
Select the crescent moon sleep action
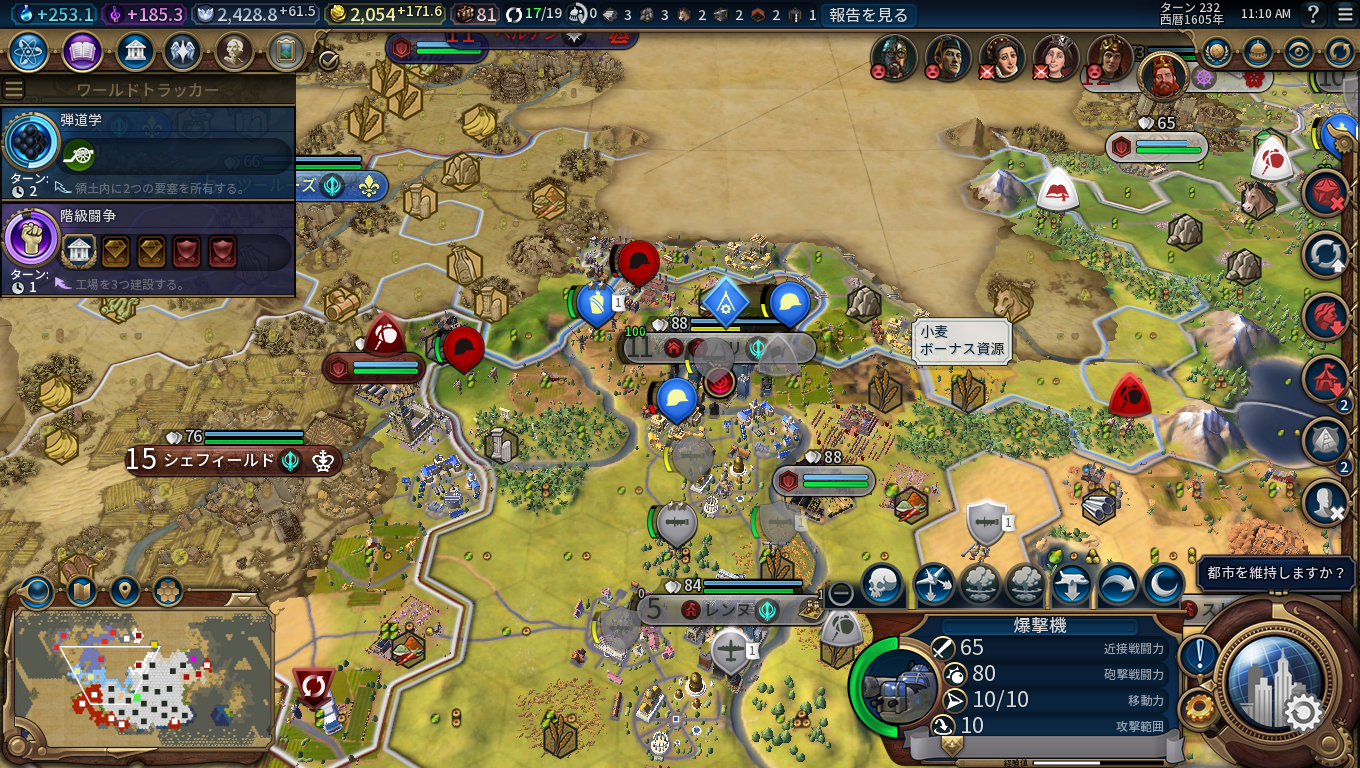point(1163,585)
